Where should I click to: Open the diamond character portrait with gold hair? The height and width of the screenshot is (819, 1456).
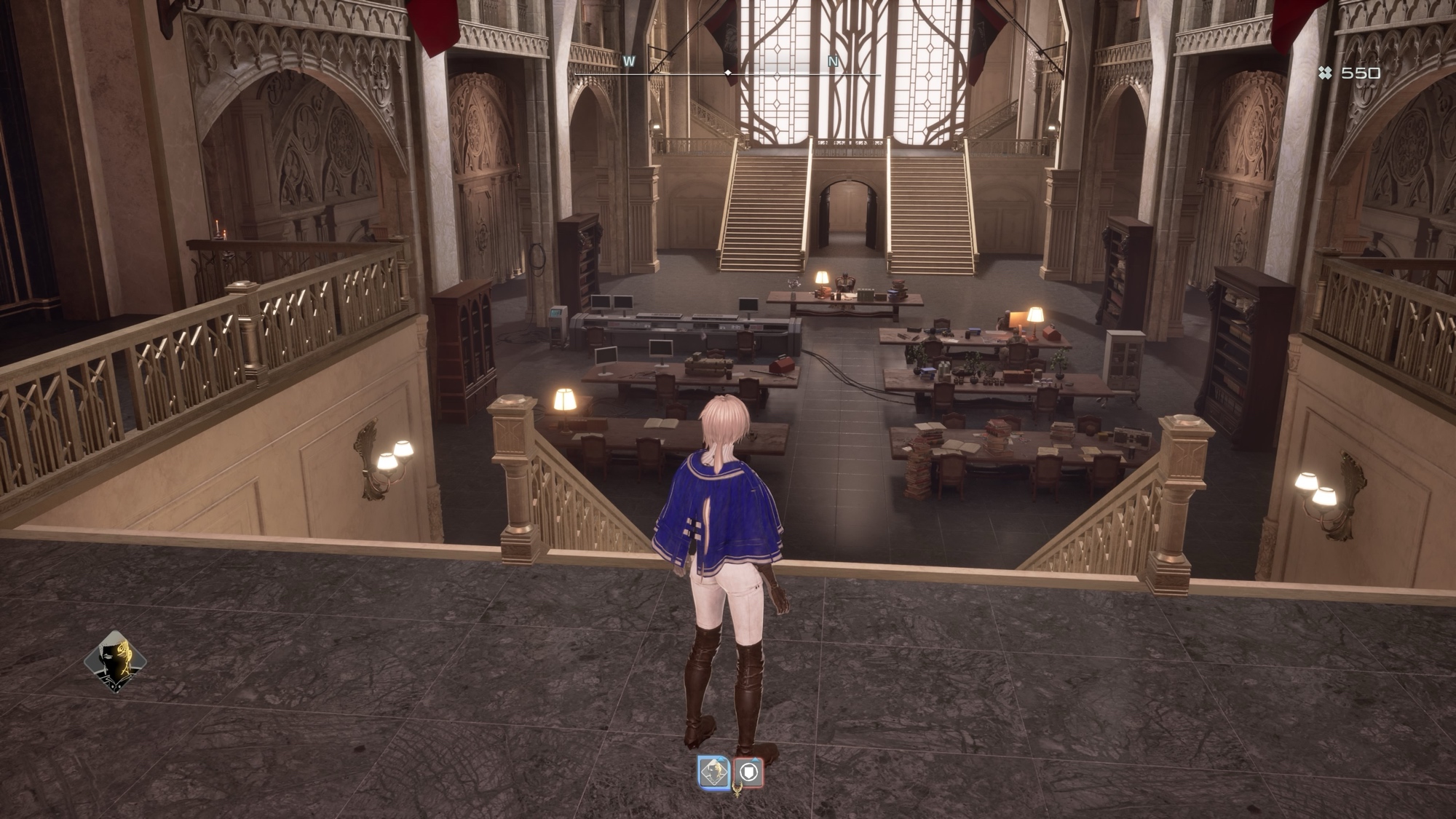[115, 661]
